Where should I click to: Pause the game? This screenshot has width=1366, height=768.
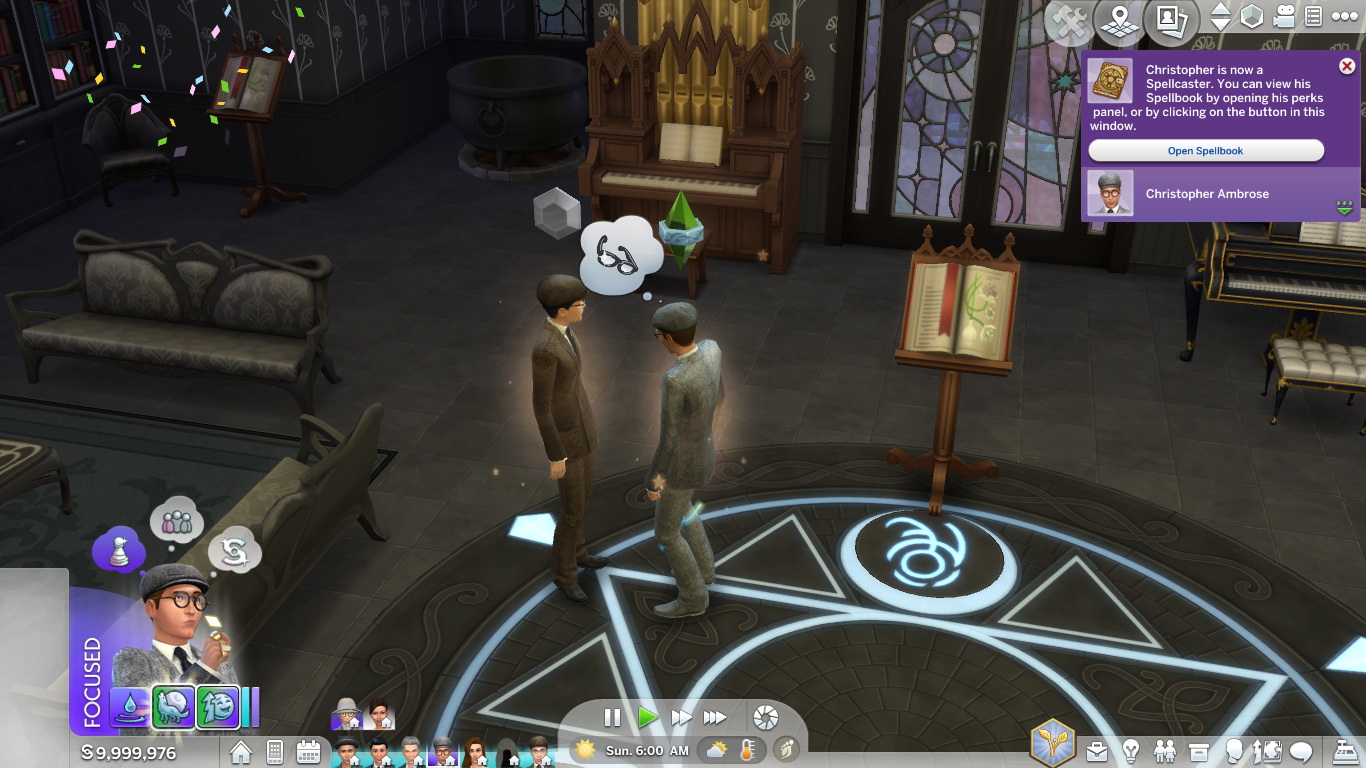[612, 716]
